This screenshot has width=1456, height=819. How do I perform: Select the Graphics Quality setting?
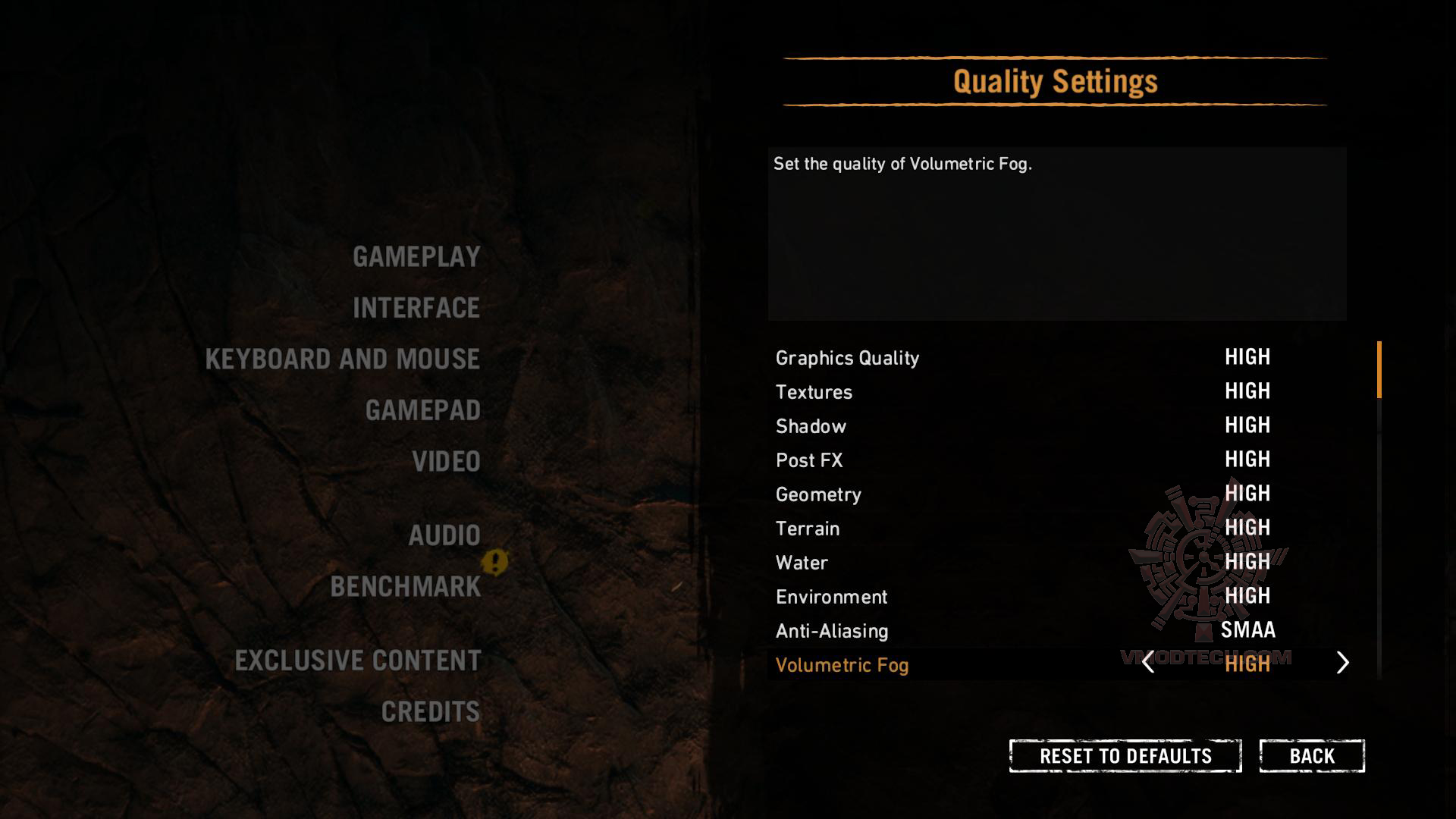tap(847, 357)
